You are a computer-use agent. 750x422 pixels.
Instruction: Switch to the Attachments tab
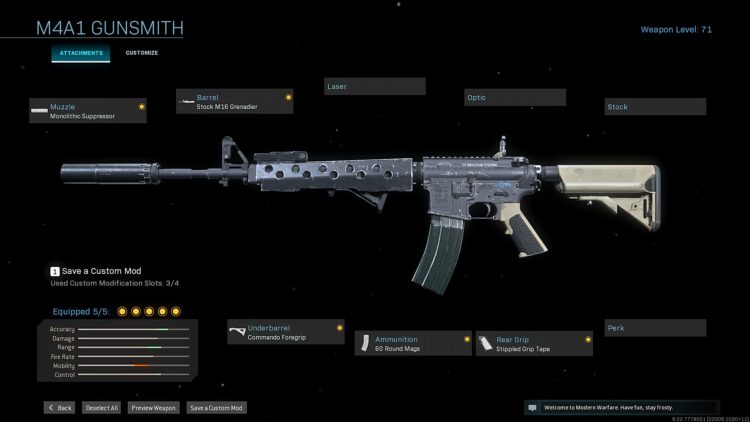[x=80, y=53]
